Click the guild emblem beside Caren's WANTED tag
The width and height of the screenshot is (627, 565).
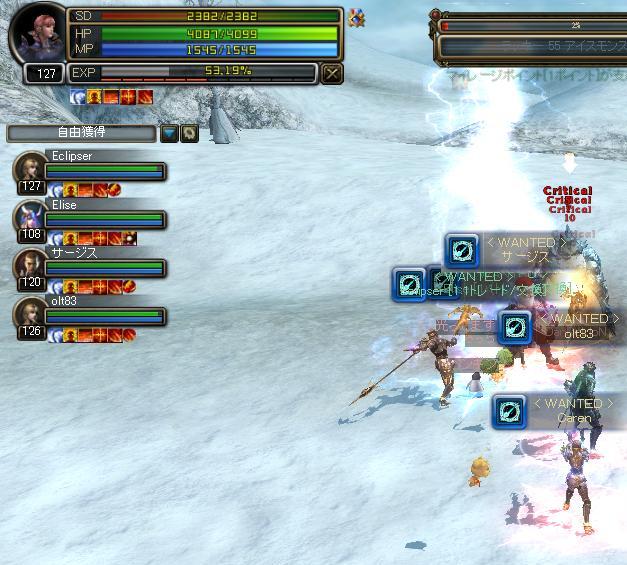(x=509, y=411)
